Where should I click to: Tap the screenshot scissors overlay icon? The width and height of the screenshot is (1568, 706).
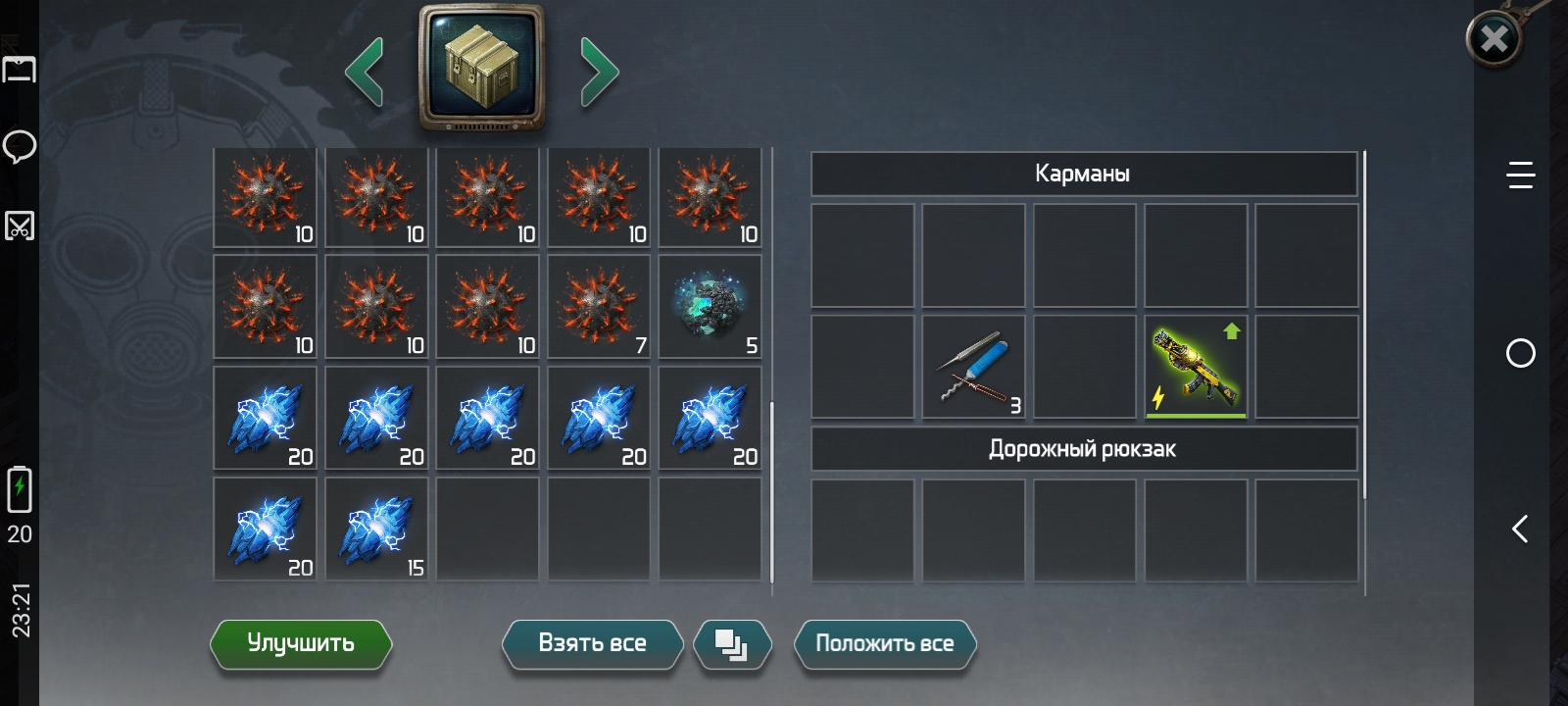[x=20, y=226]
